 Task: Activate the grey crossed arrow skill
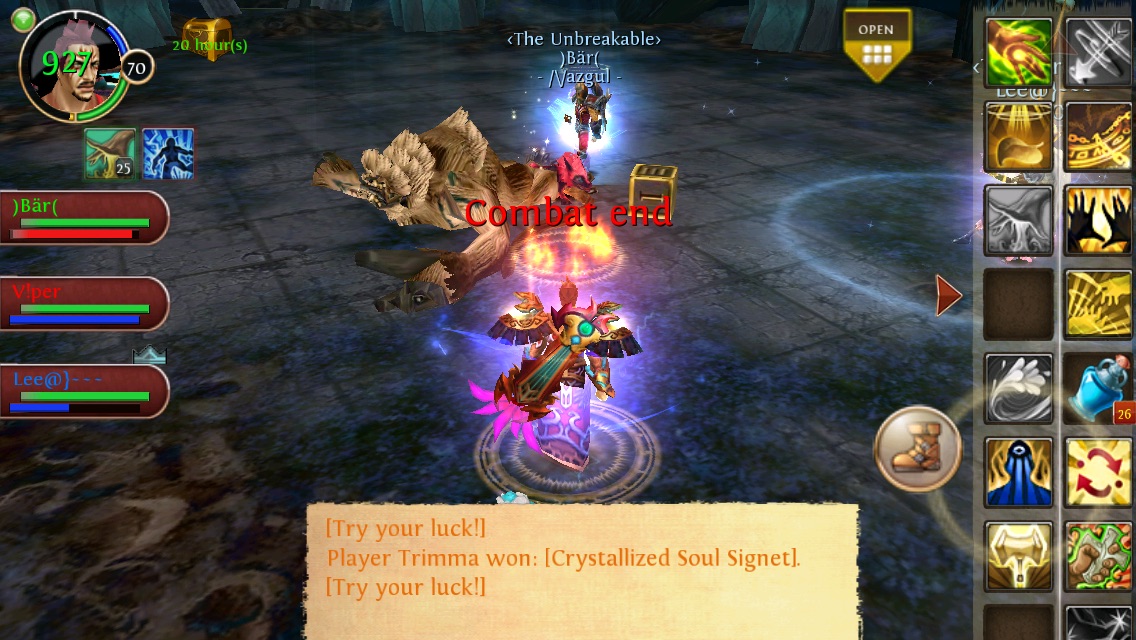tap(1098, 51)
